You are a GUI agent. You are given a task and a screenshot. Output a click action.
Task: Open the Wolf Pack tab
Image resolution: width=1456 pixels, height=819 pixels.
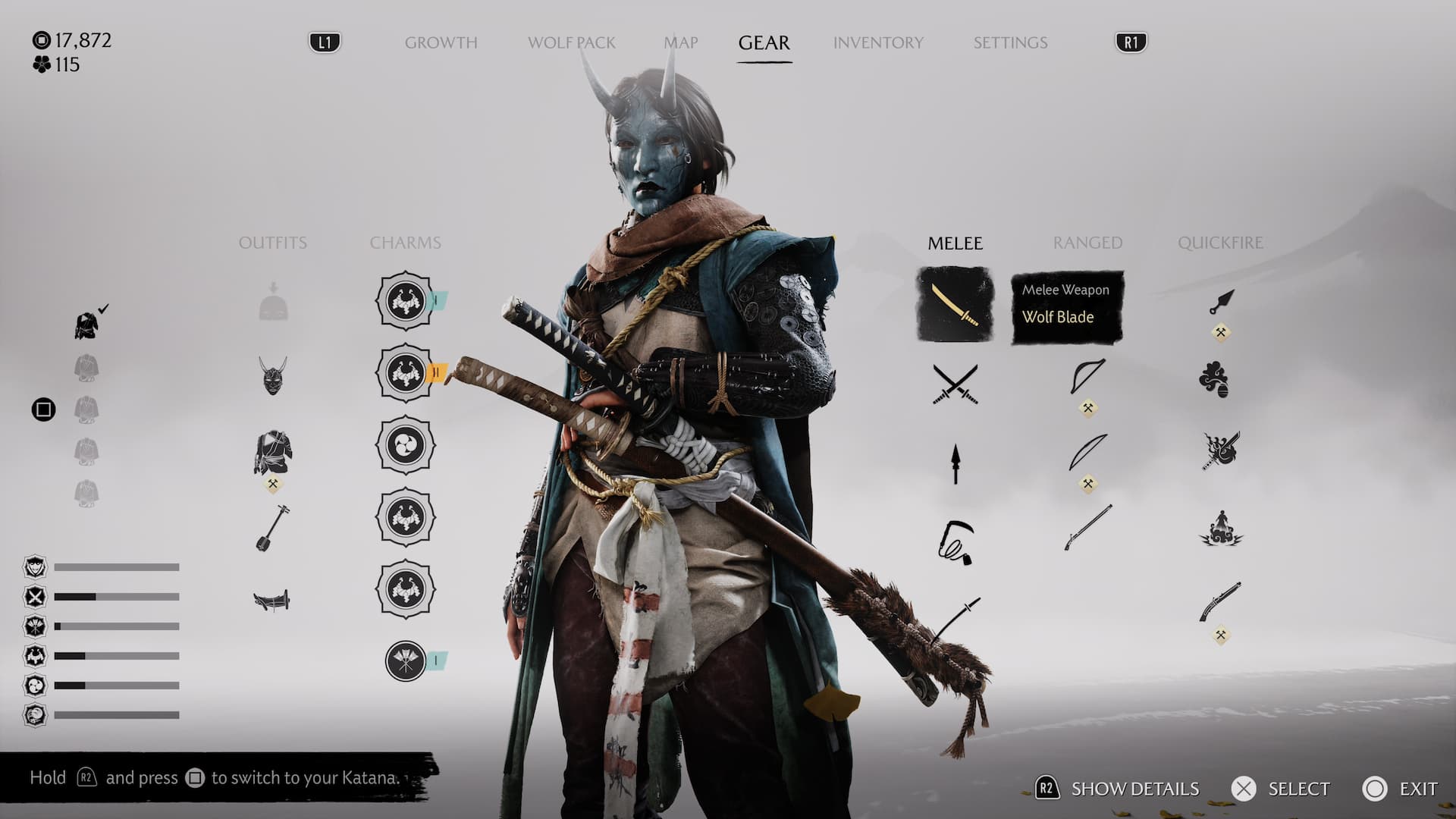[x=571, y=42]
